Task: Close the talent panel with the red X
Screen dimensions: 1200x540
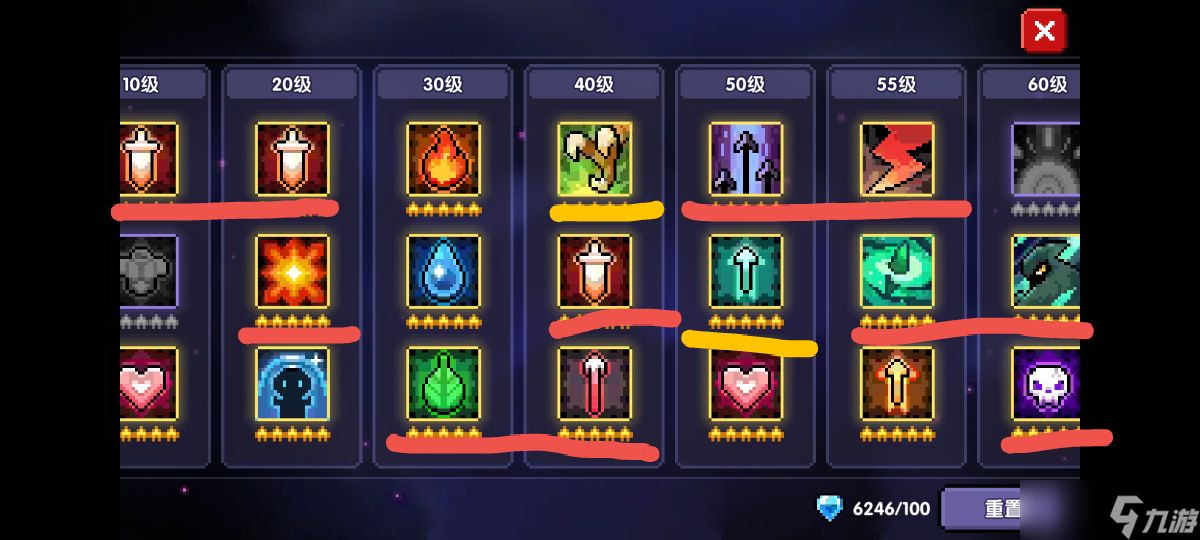Action: tap(1044, 31)
